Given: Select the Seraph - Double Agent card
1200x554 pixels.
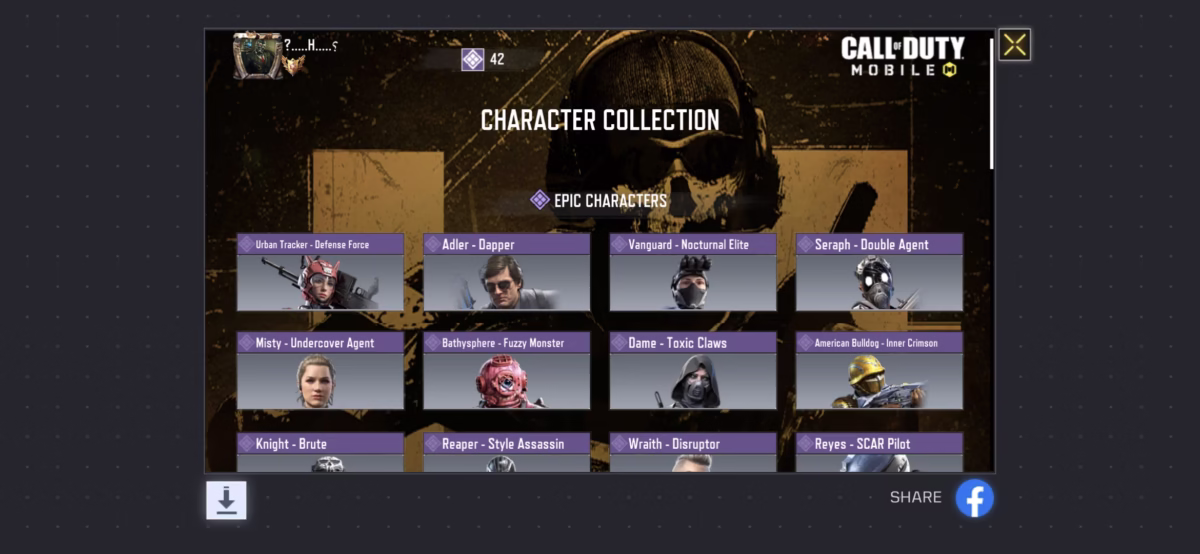Looking at the screenshot, I should pyautogui.click(x=879, y=273).
